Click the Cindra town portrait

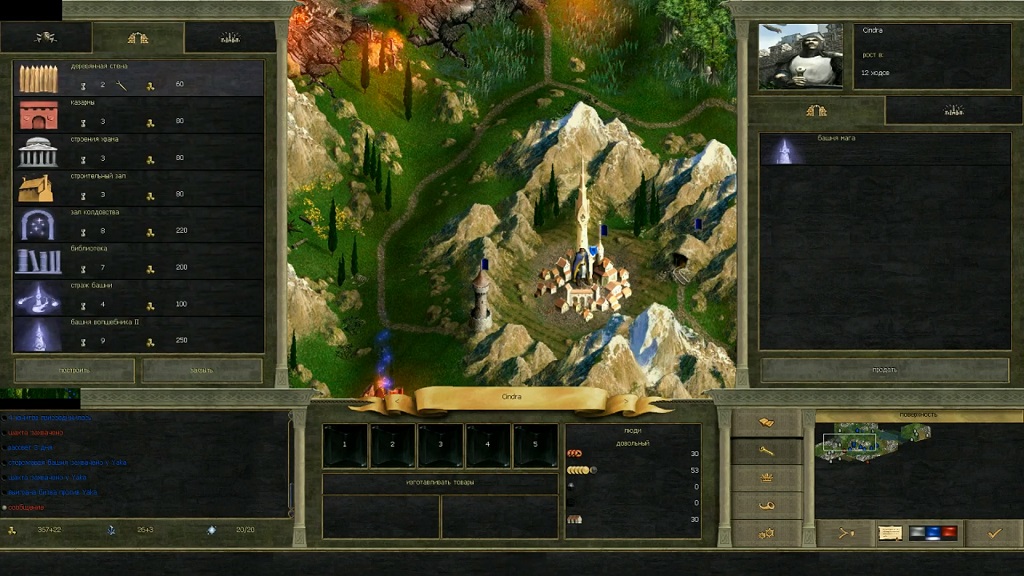801,56
